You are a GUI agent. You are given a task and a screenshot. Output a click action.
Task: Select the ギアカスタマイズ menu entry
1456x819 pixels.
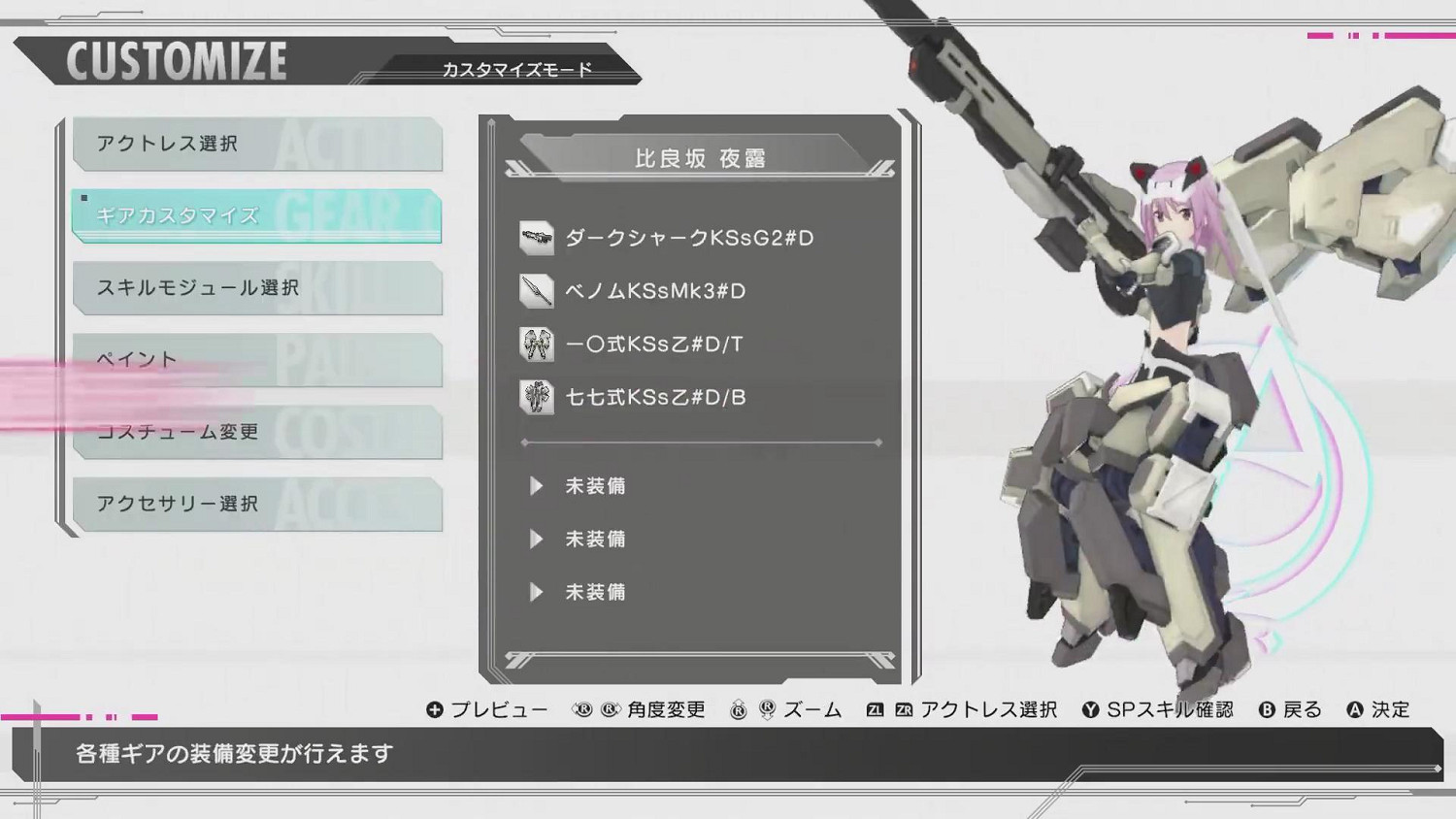coord(256,216)
